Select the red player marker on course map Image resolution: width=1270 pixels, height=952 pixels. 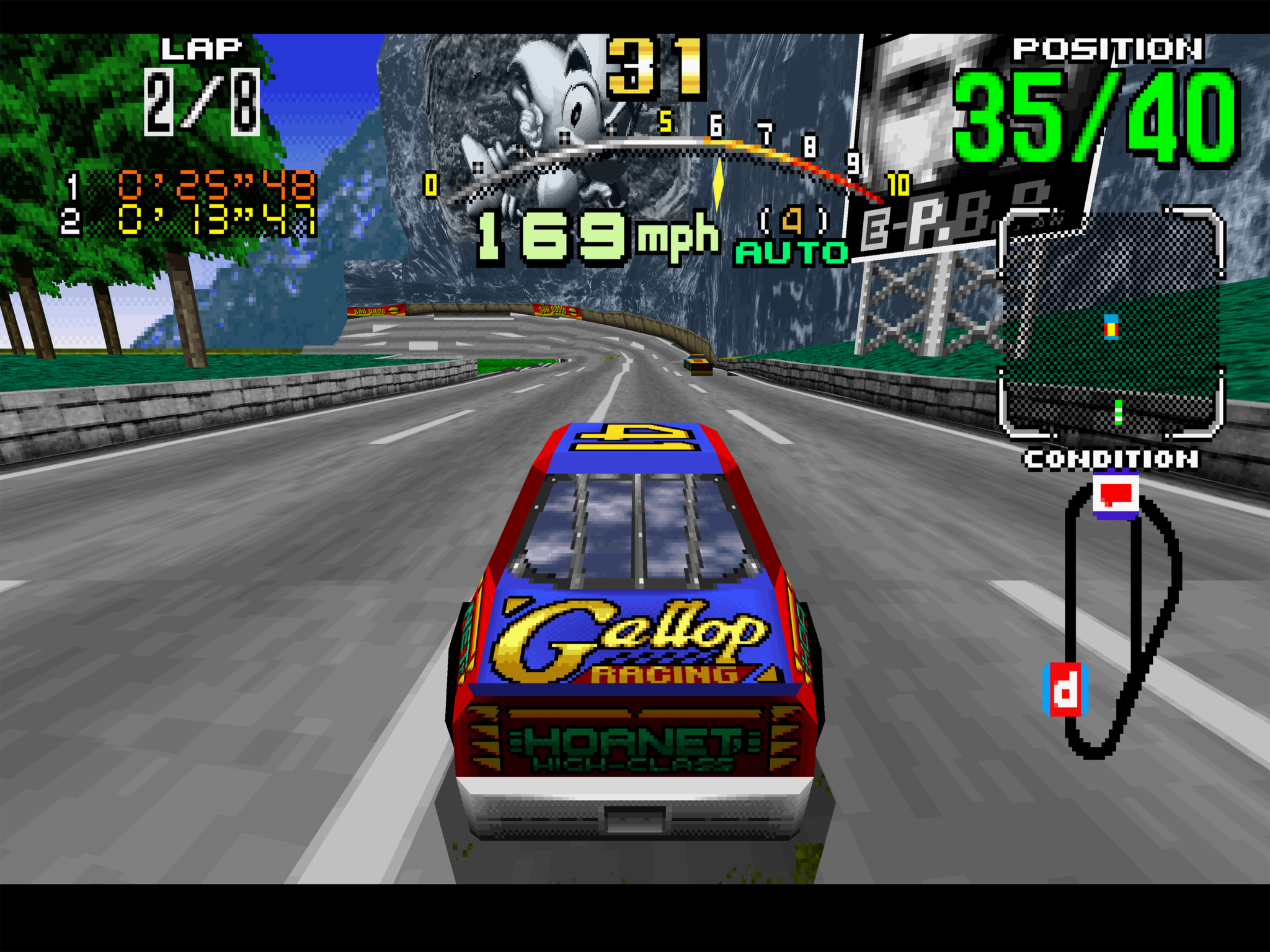1066,690
